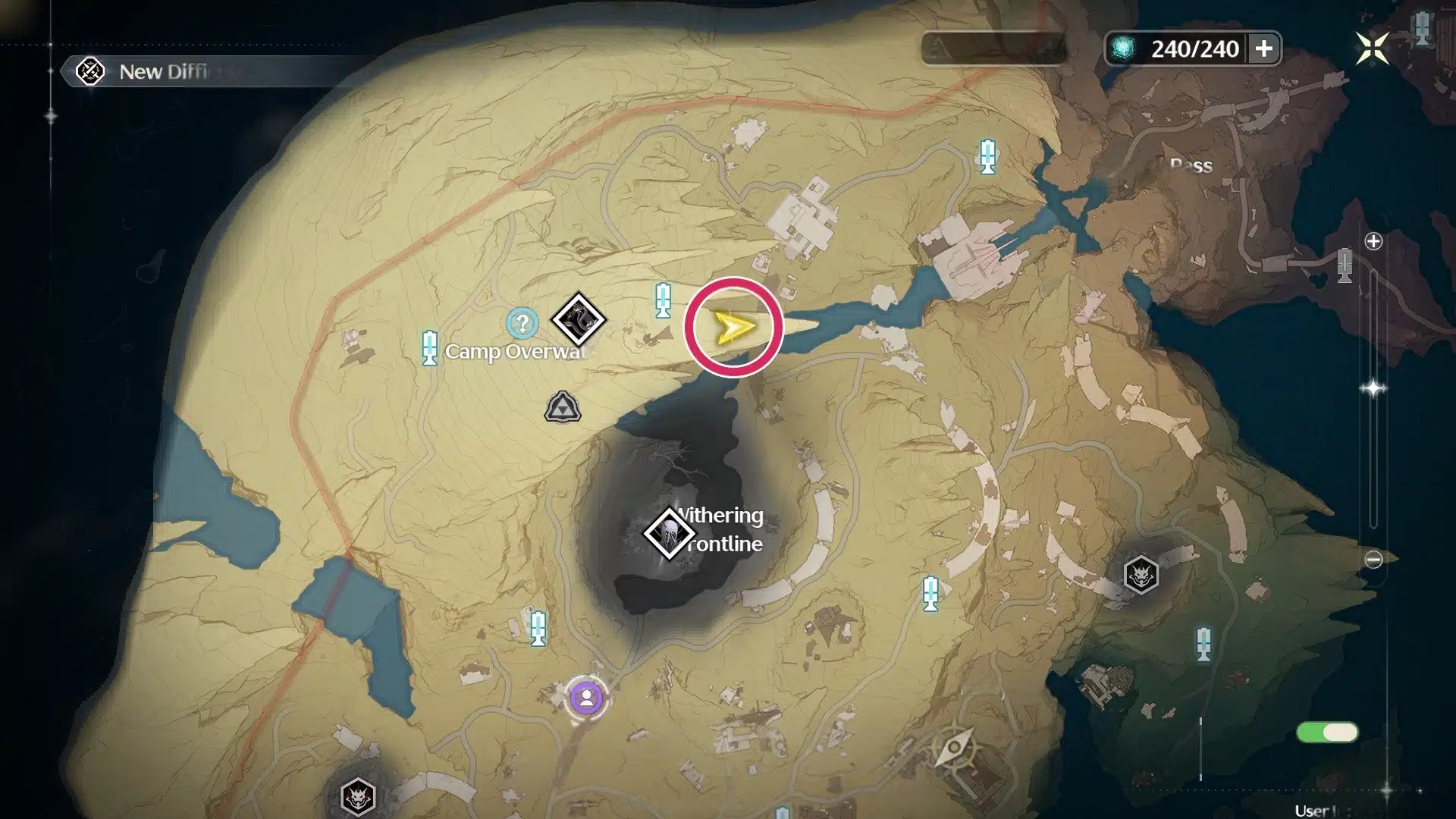Zoom in the map with the plus
The image size is (1456, 819).
(x=1373, y=242)
